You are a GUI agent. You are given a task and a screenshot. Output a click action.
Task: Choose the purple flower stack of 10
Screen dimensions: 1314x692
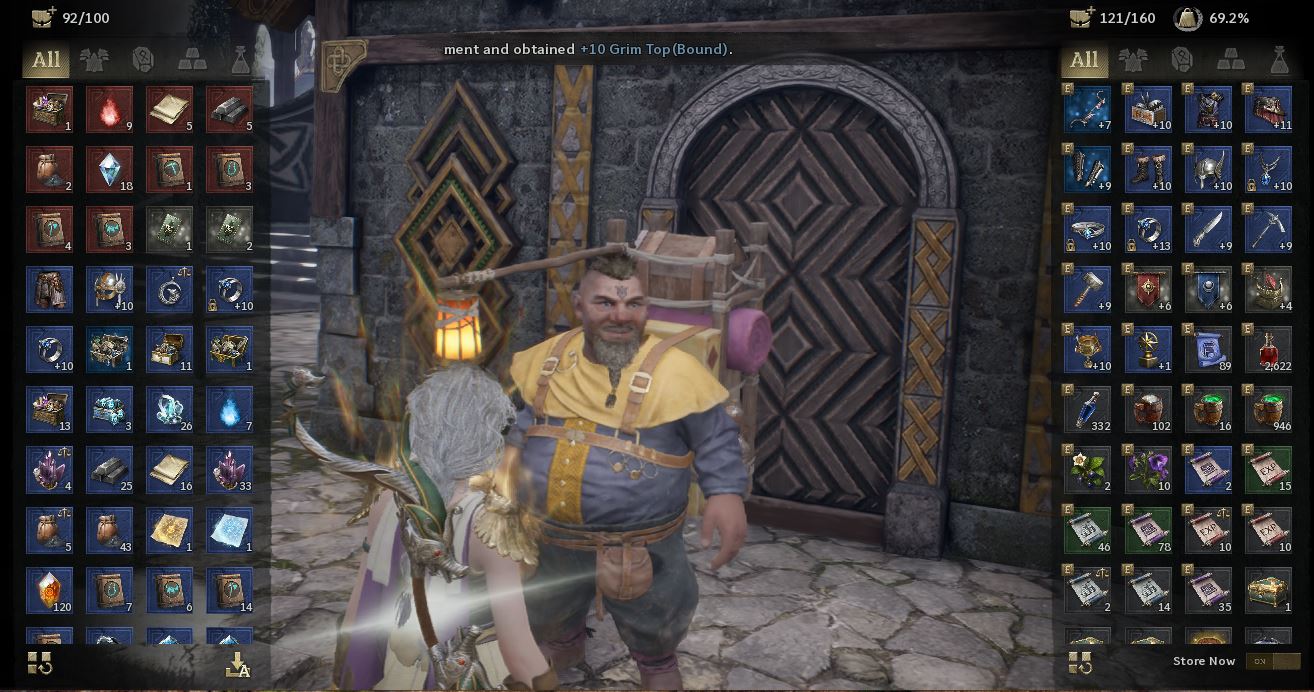1148,470
